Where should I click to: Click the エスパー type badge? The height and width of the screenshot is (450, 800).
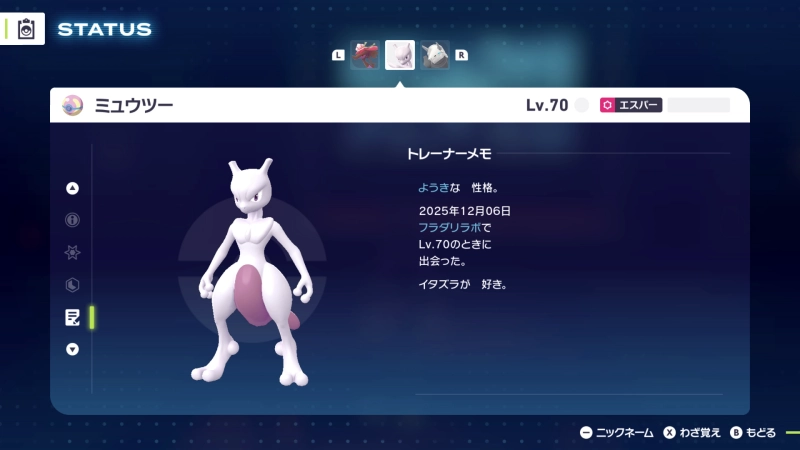[x=631, y=105]
